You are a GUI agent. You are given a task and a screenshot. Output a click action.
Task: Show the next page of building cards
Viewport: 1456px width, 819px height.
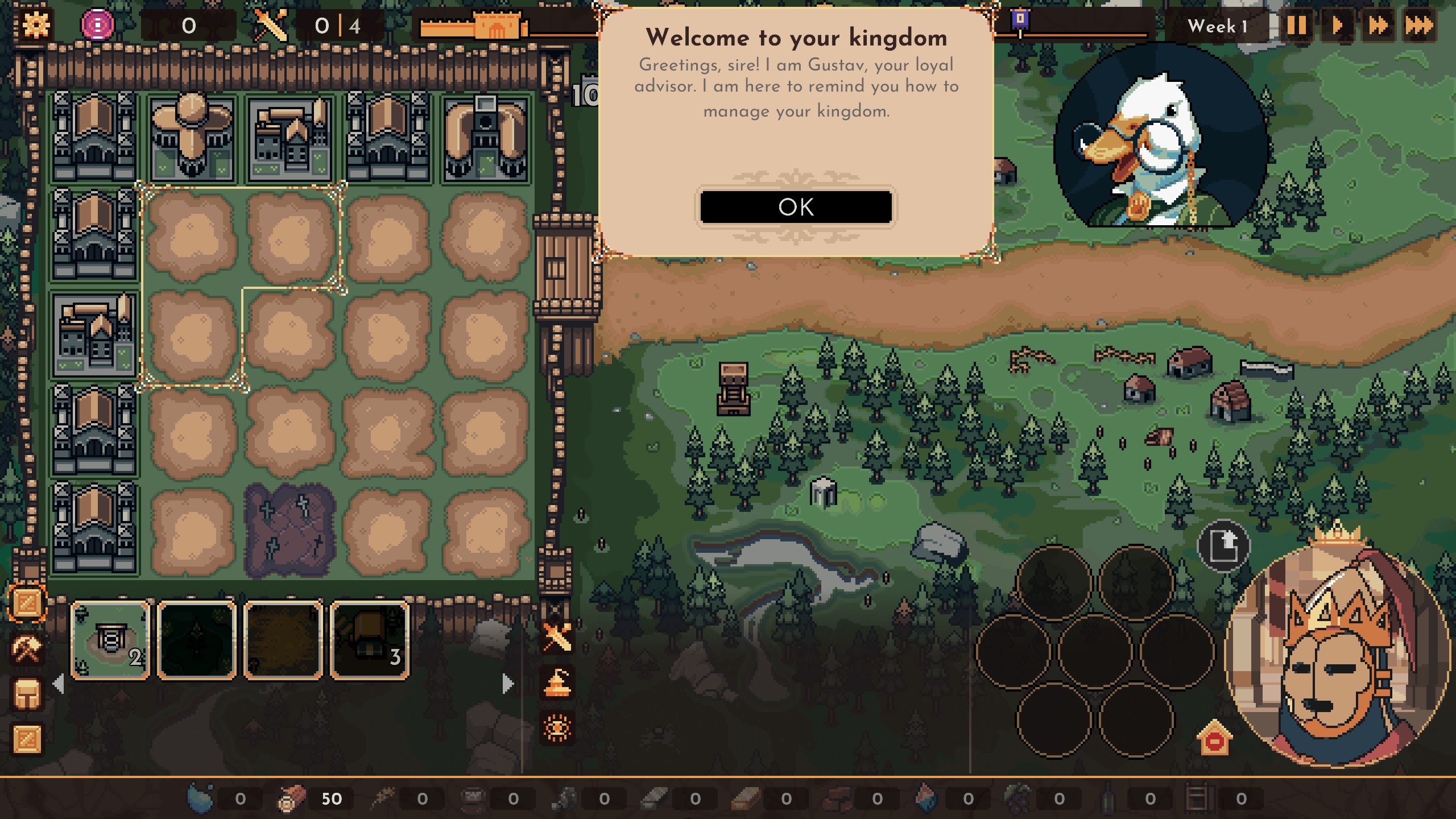[508, 683]
